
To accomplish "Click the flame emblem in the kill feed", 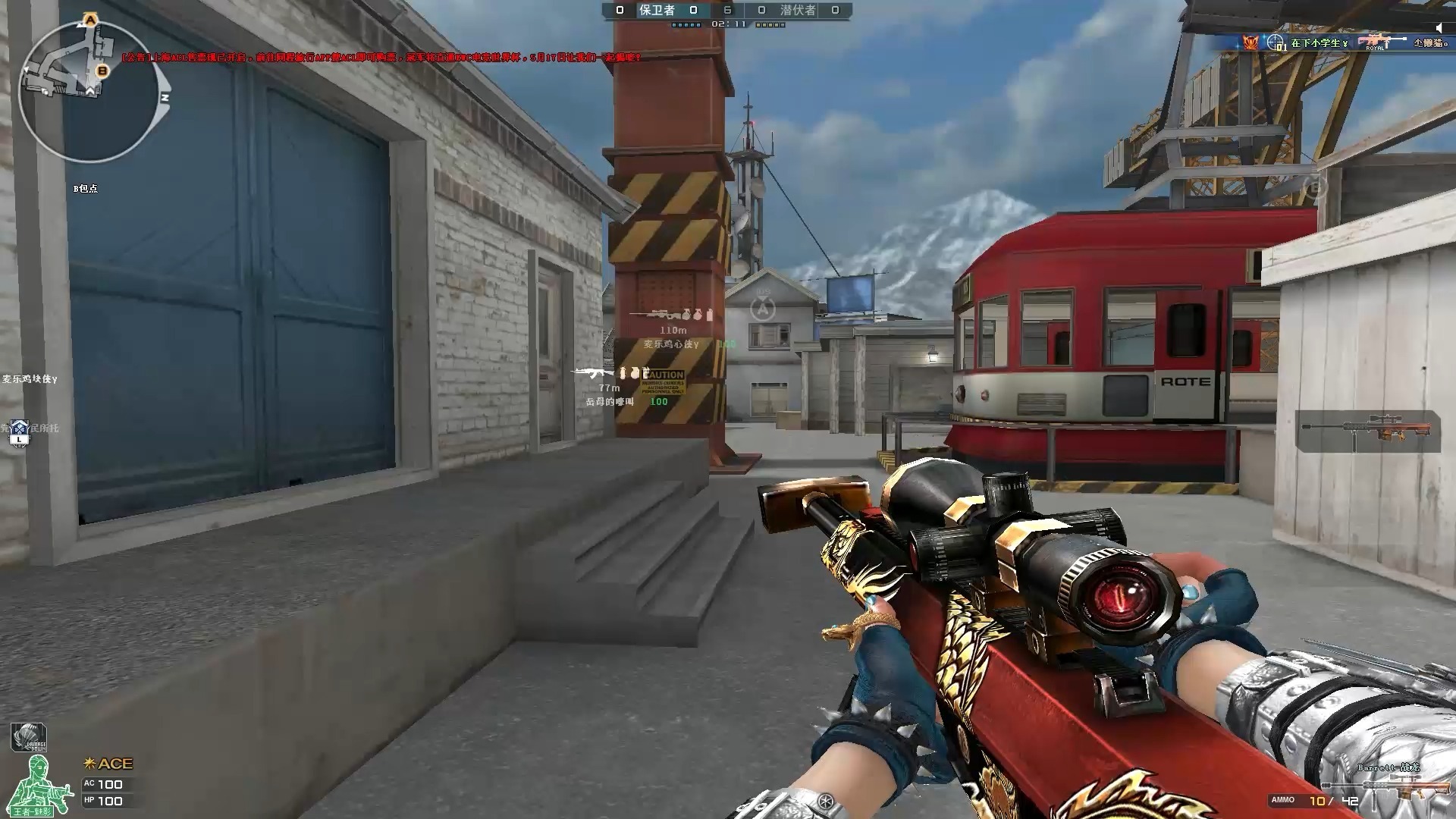I will tap(1249, 42).
